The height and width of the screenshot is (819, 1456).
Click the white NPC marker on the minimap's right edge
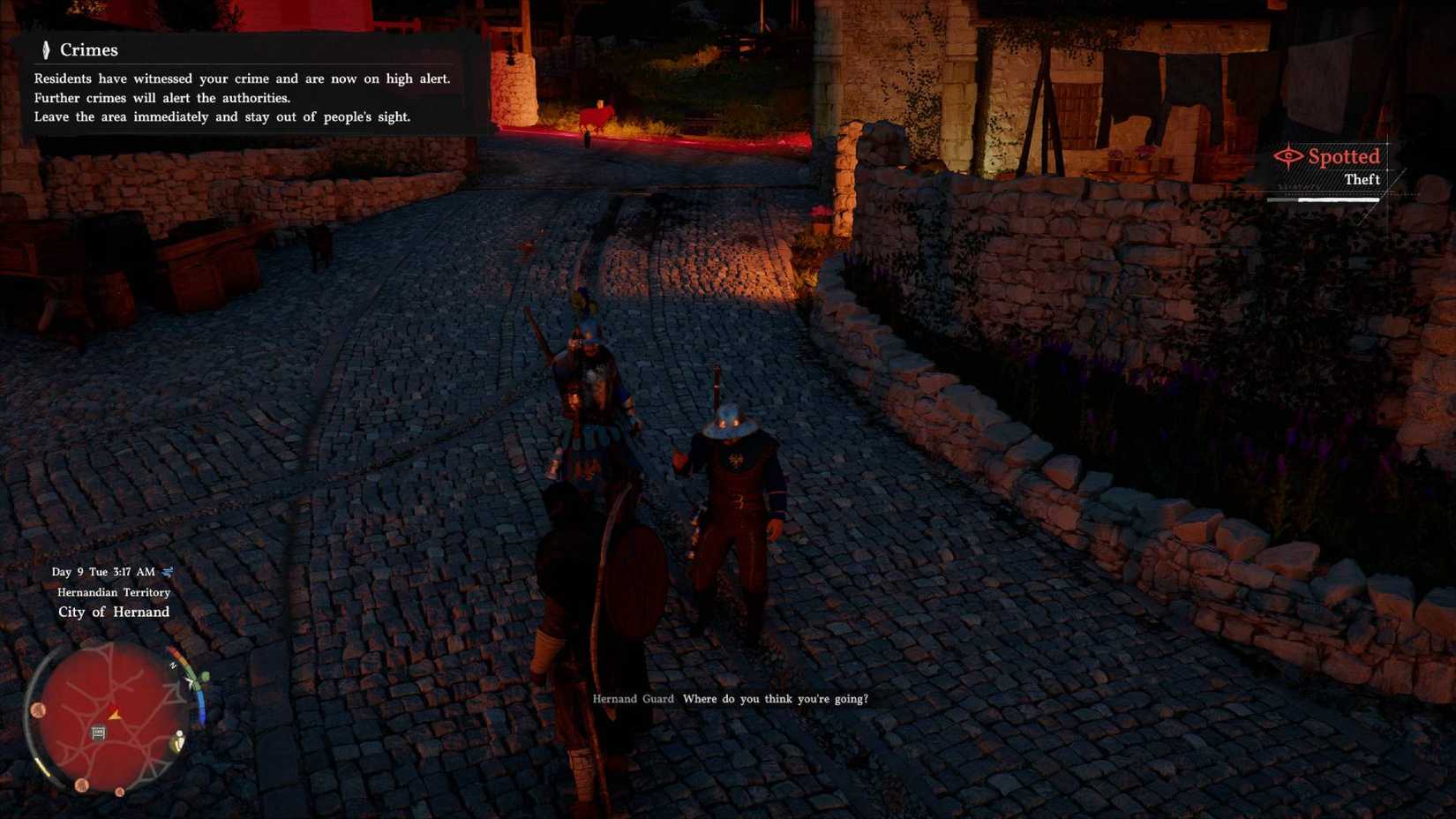coord(179,735)
